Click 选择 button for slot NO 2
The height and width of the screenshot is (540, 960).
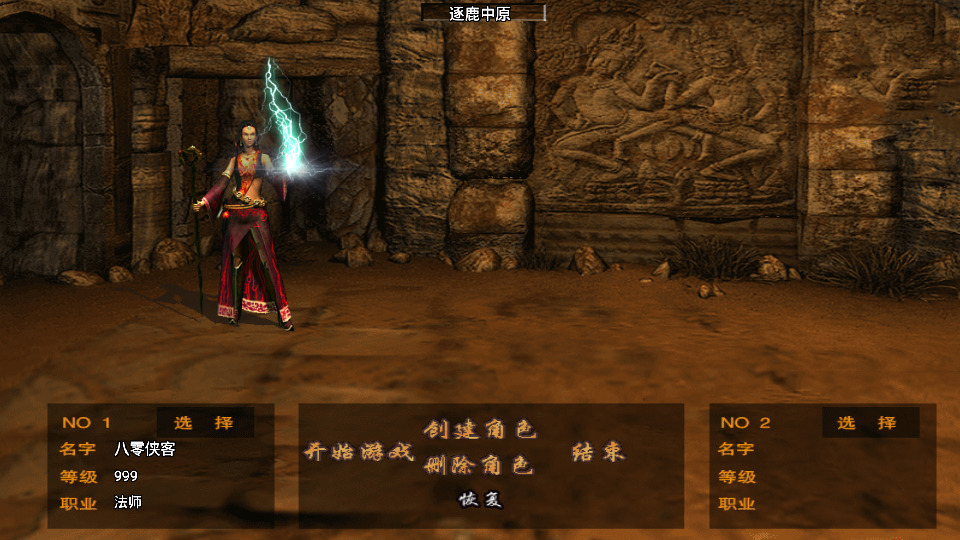(x=867, y=422)
